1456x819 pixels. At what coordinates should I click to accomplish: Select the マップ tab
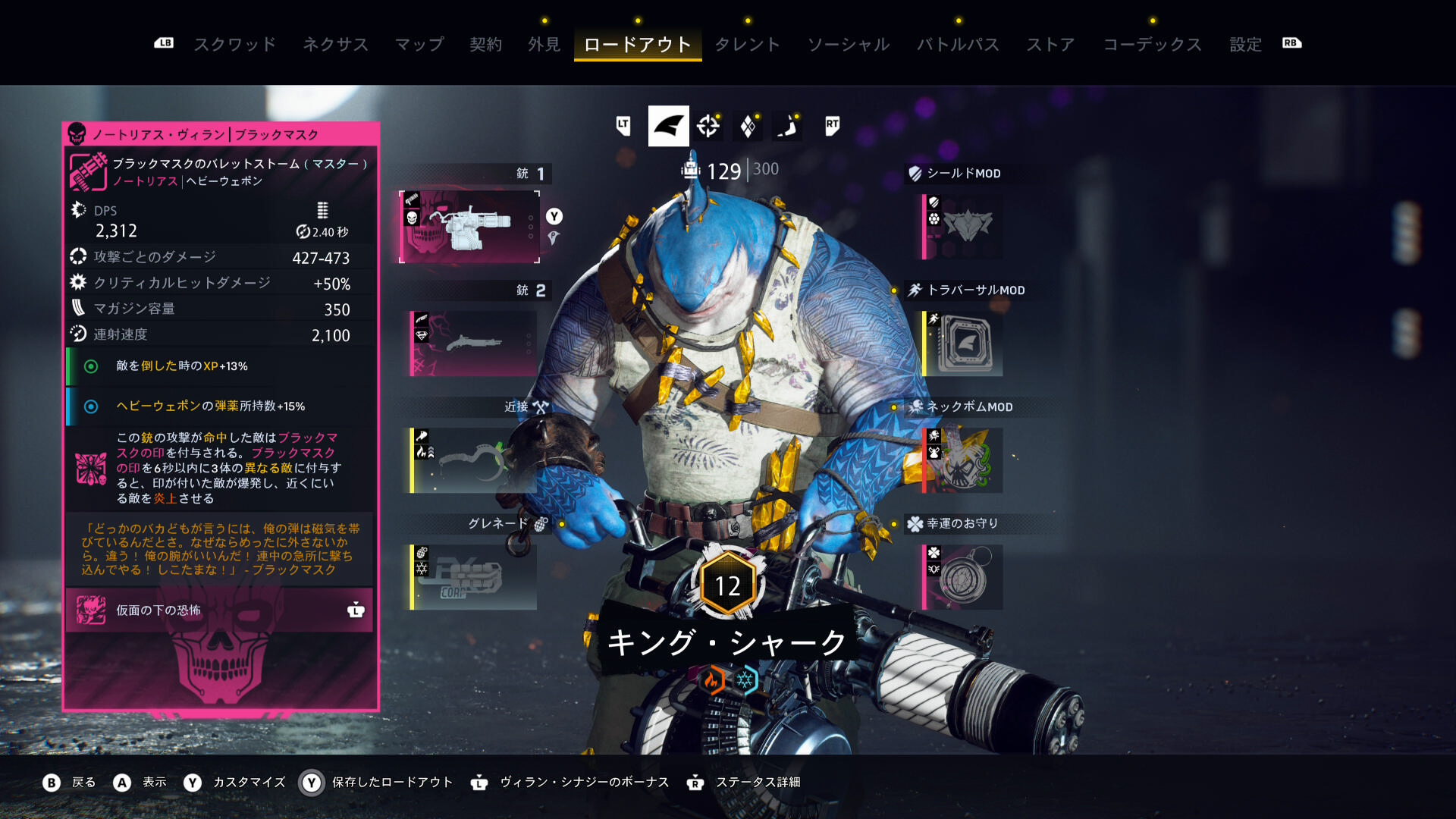coord(419,44)
